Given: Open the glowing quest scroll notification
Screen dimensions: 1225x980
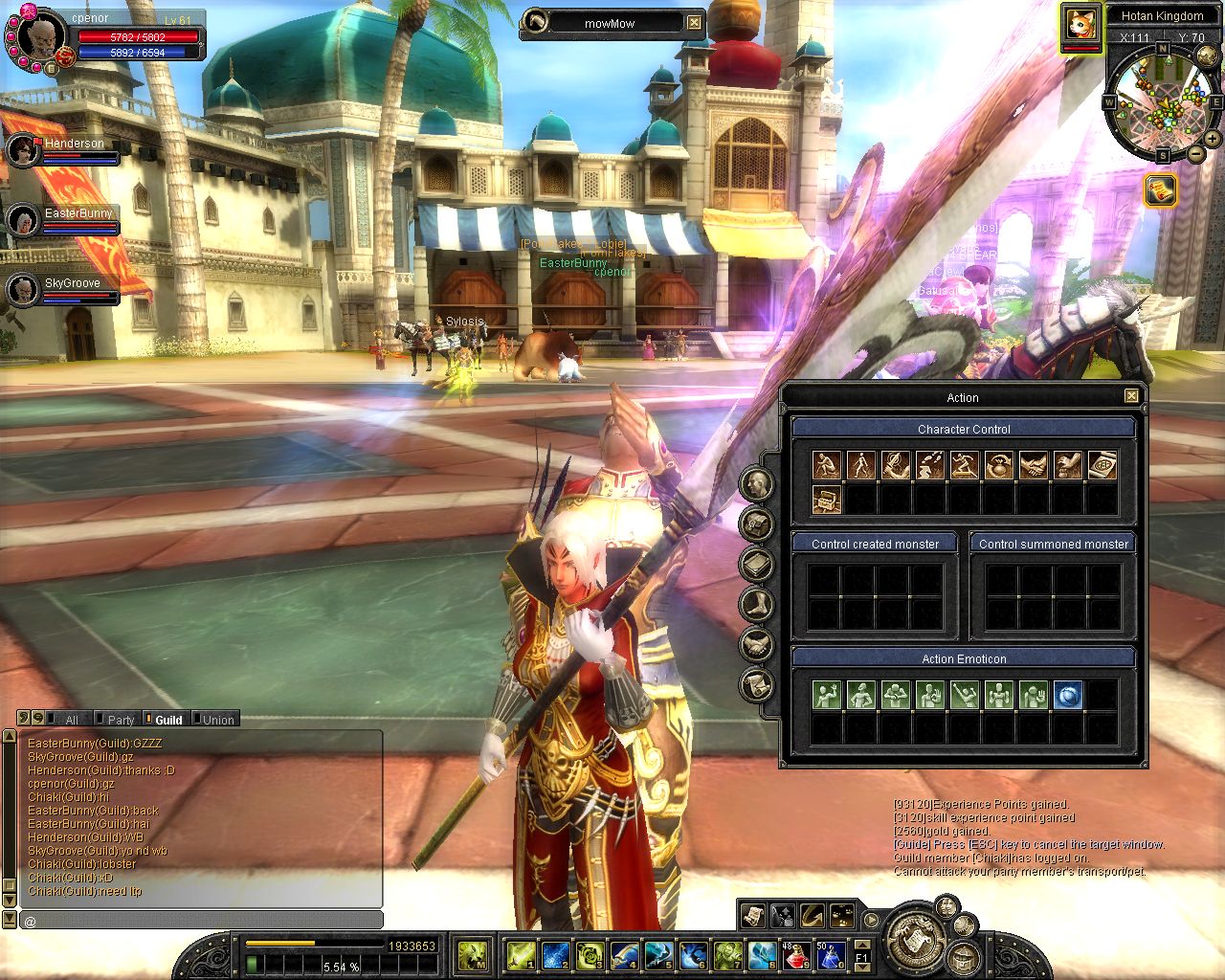Looking at the screenshot, I should tap(1160, 189).
